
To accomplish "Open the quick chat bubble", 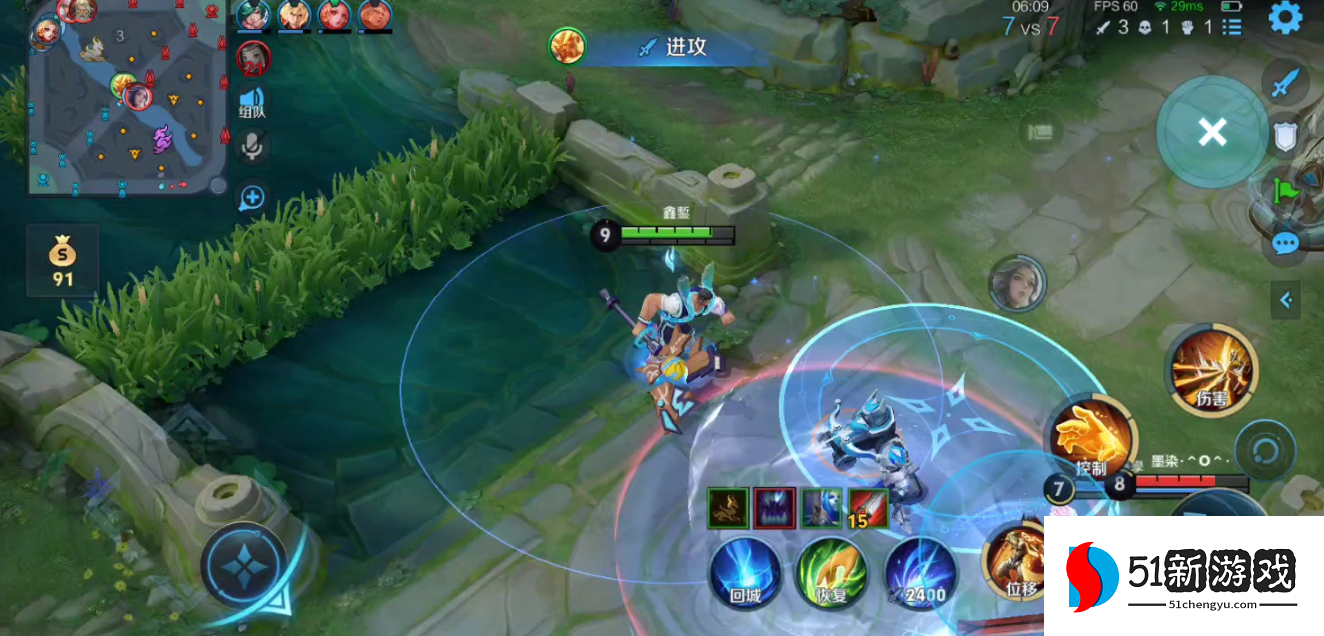I will point(1285,243).
